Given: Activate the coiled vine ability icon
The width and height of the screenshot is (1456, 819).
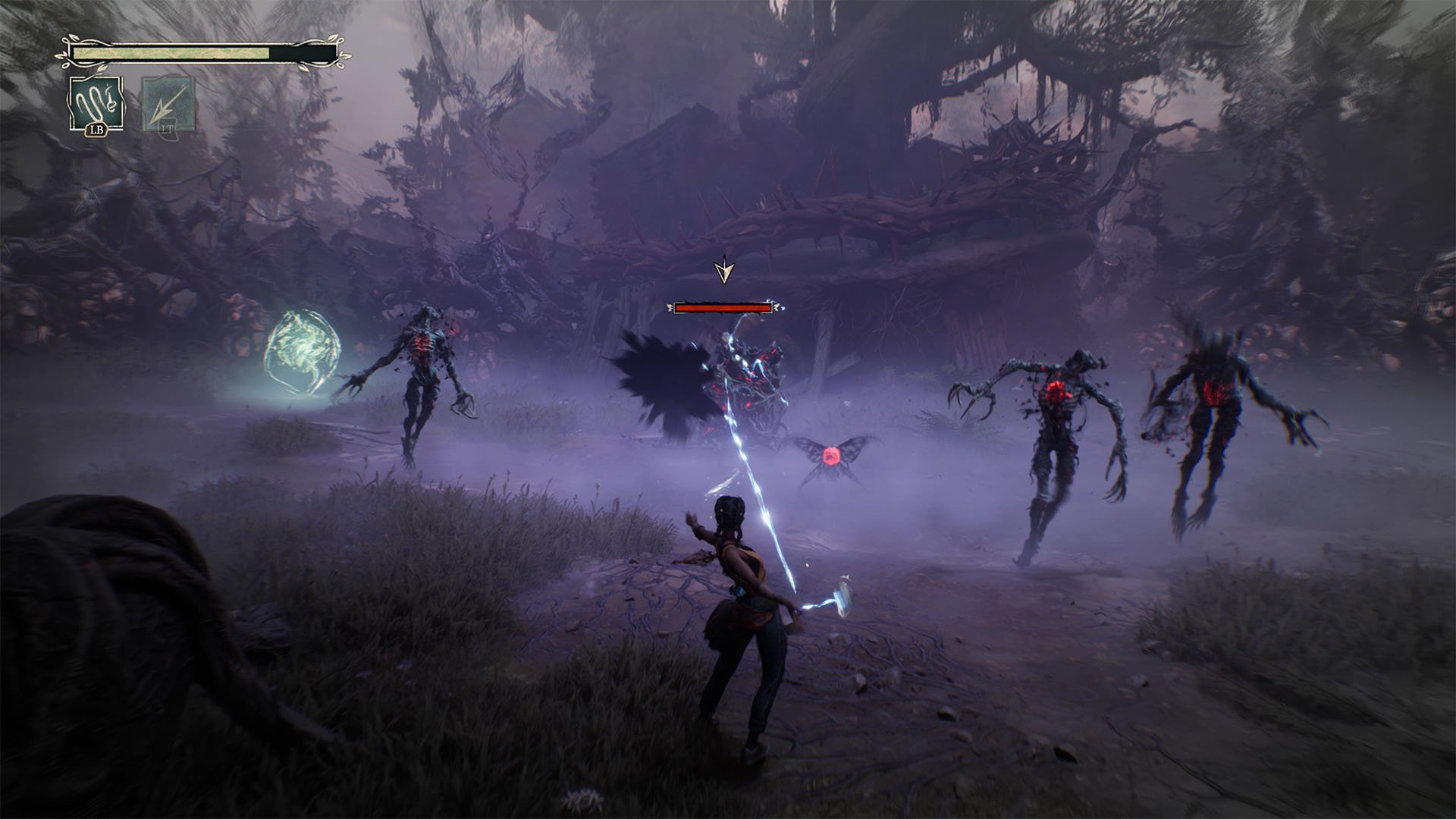Looking at the screenshot, I should tap(96, 104).
